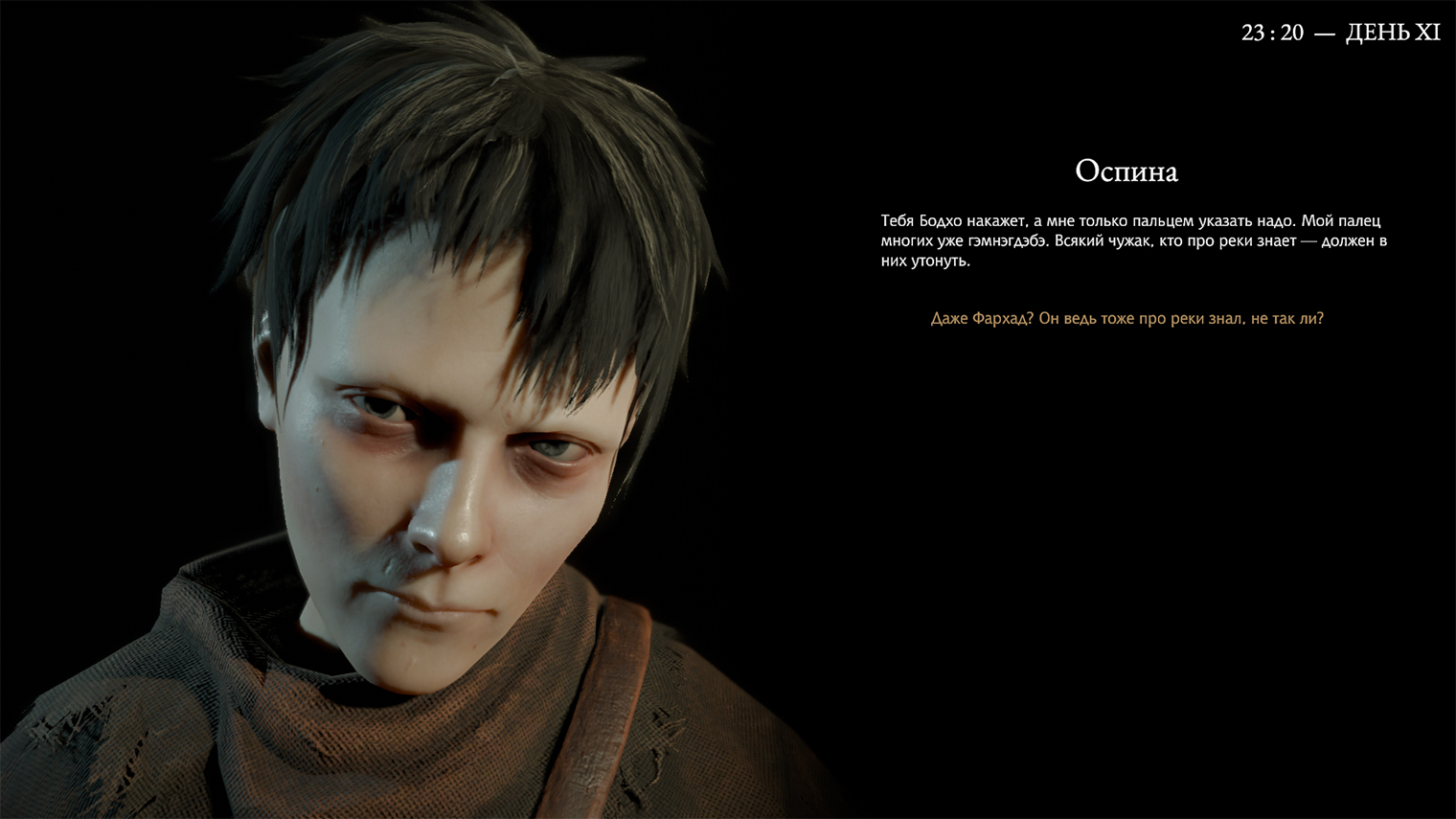This screenshot has width=1456, height=819.
Task: Choose the reply asking about Farkhad
Action: (1126, 319)
